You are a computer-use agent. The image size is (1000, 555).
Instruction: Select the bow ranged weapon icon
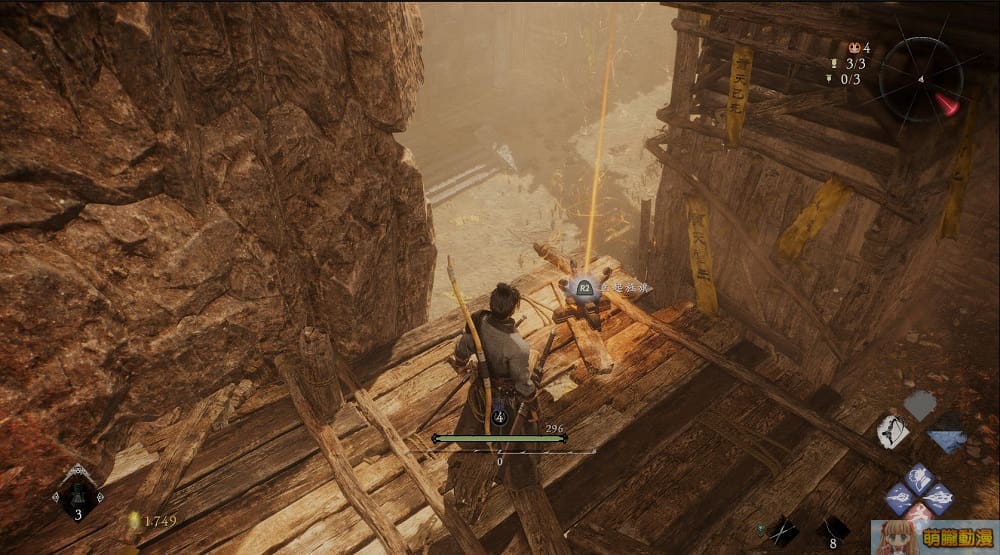892,431
